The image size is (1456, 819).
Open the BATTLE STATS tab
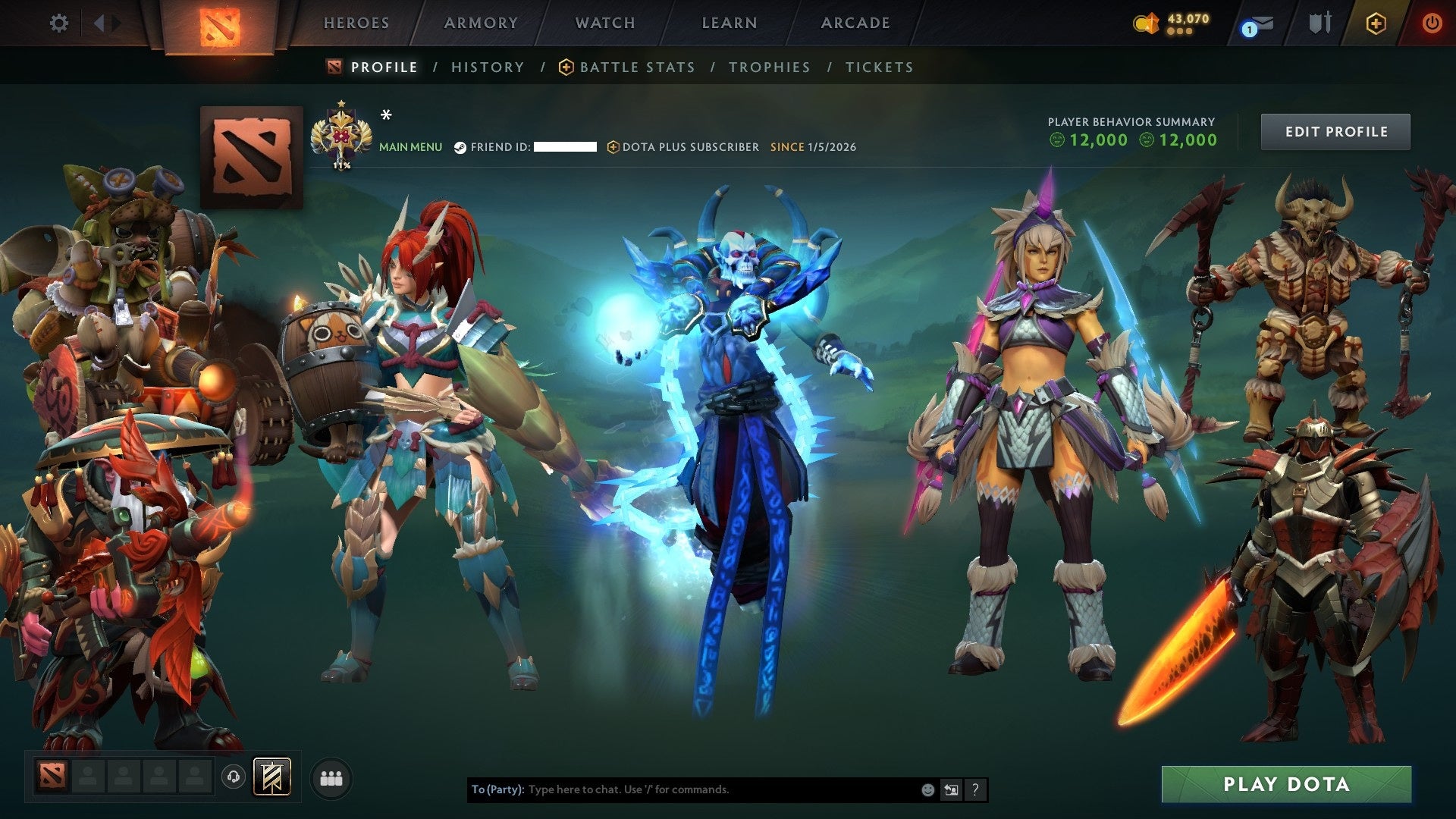[x=635, y=67]
